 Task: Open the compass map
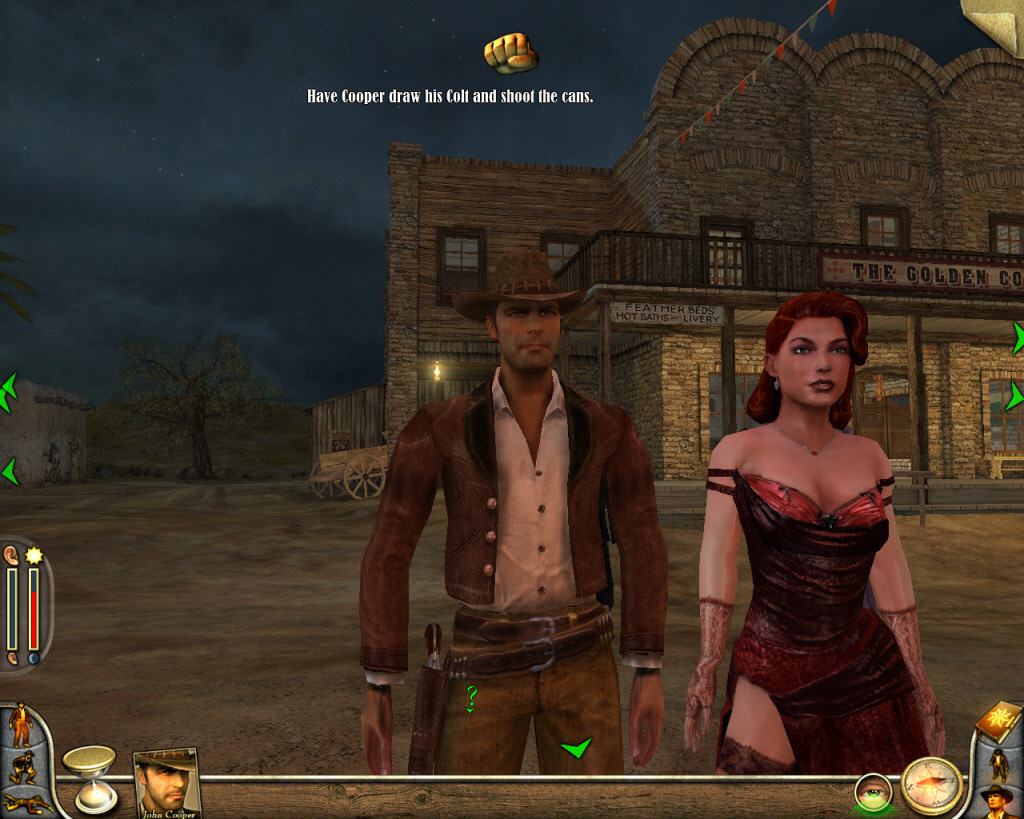point(931,785)
